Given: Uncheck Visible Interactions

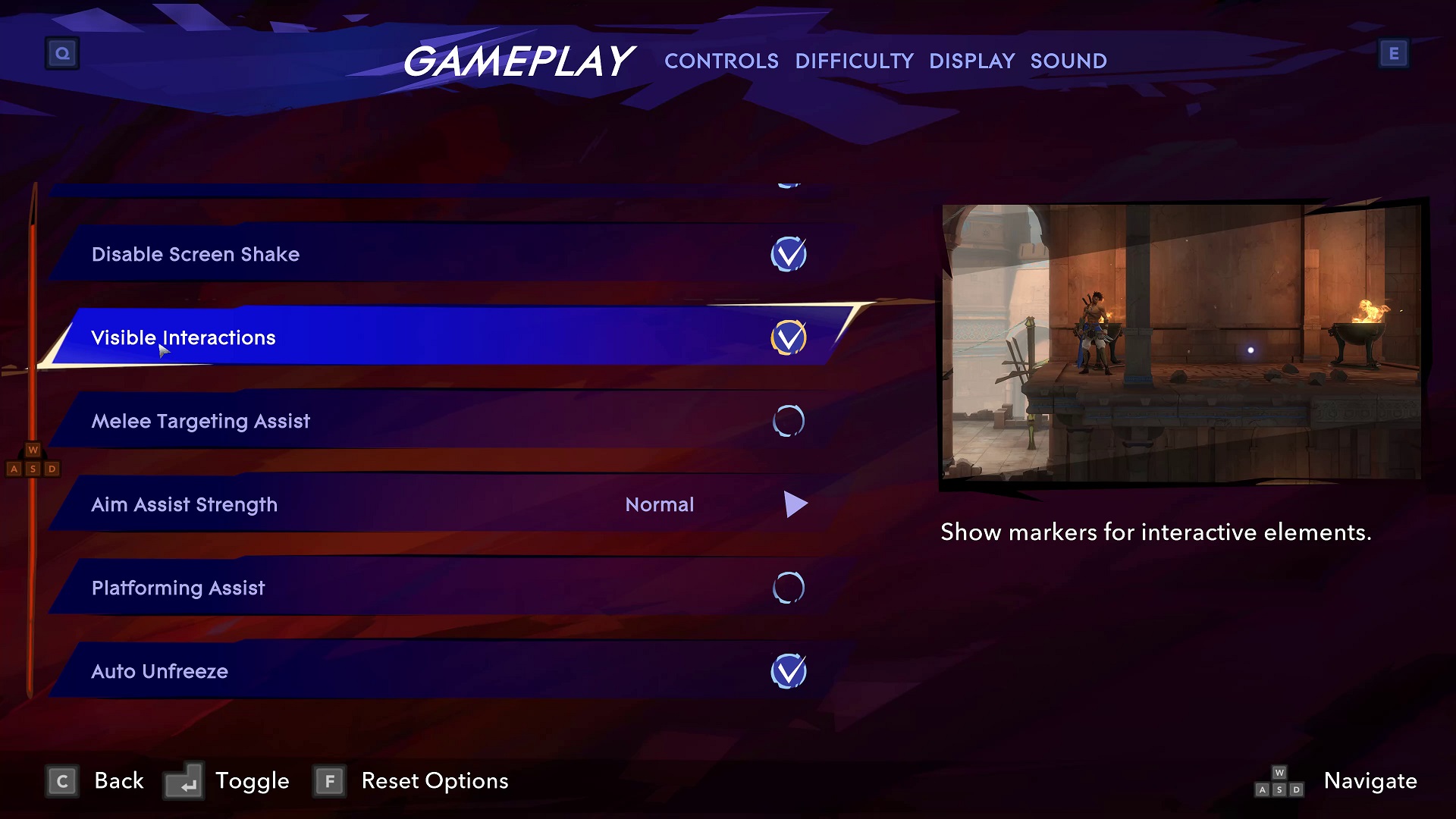Looking at the screenshot, I should (x=789, y=337).
